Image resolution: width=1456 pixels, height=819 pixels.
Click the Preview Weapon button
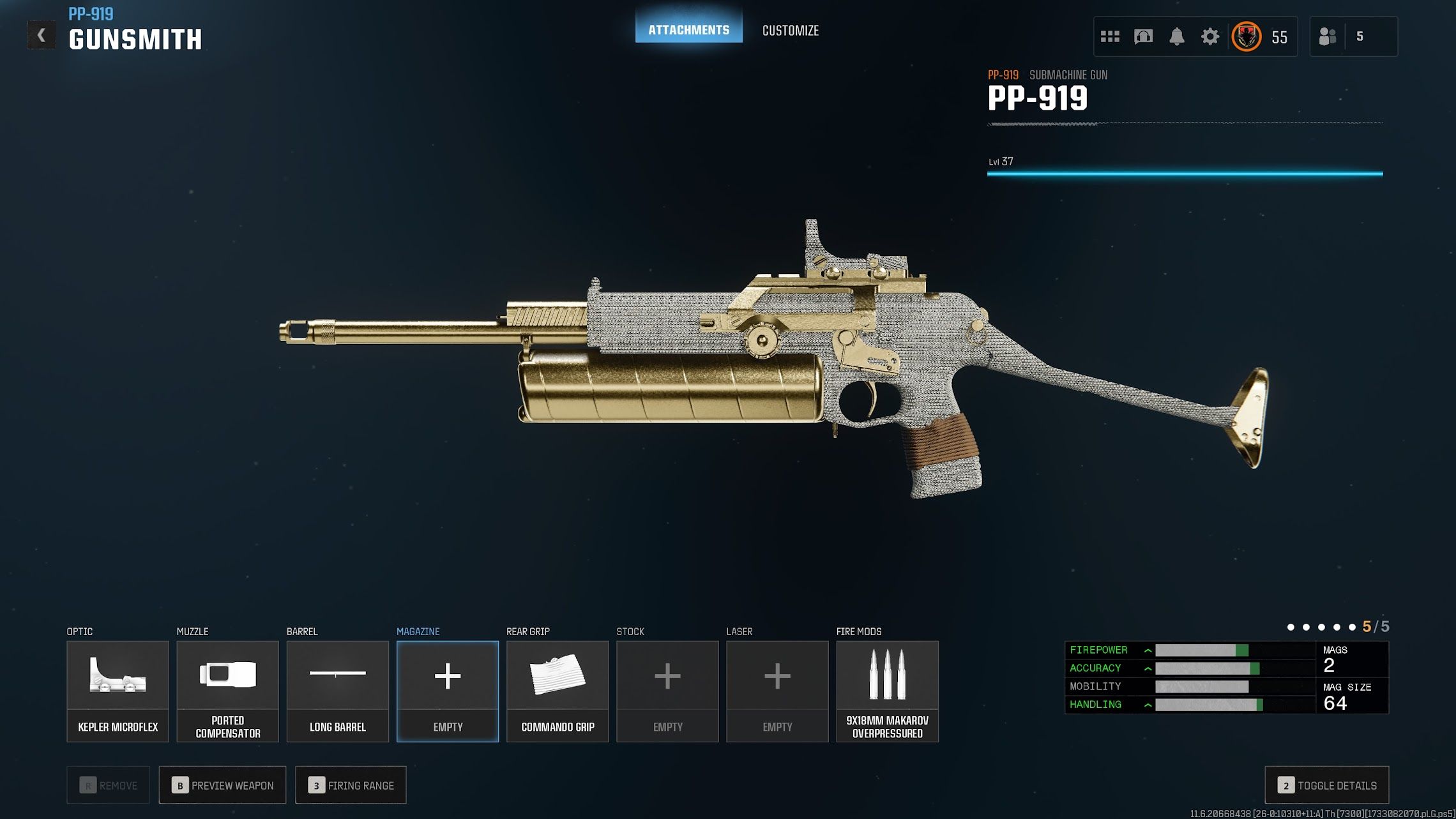pos(222,785)
